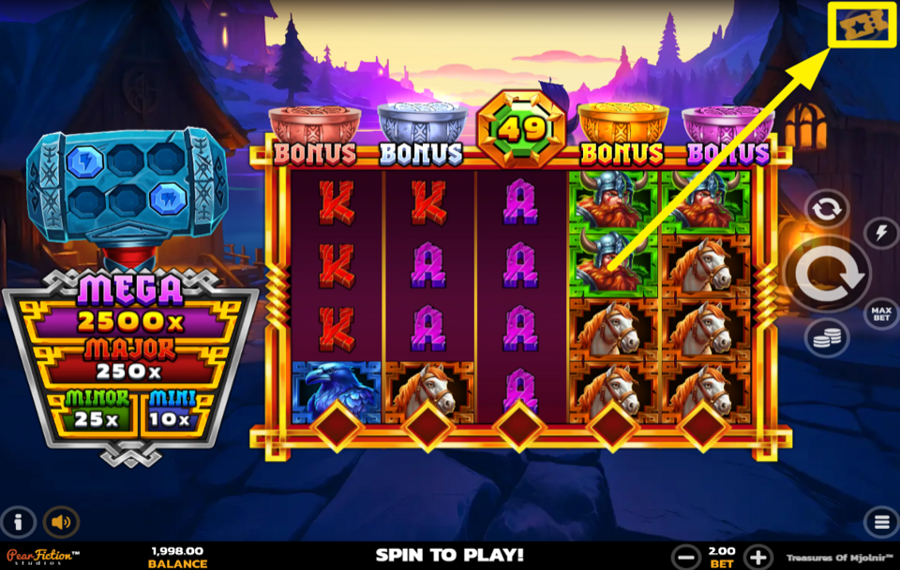
Task: Enable autoplay with the circular arrows icon
Action: [x=826, y=210]
